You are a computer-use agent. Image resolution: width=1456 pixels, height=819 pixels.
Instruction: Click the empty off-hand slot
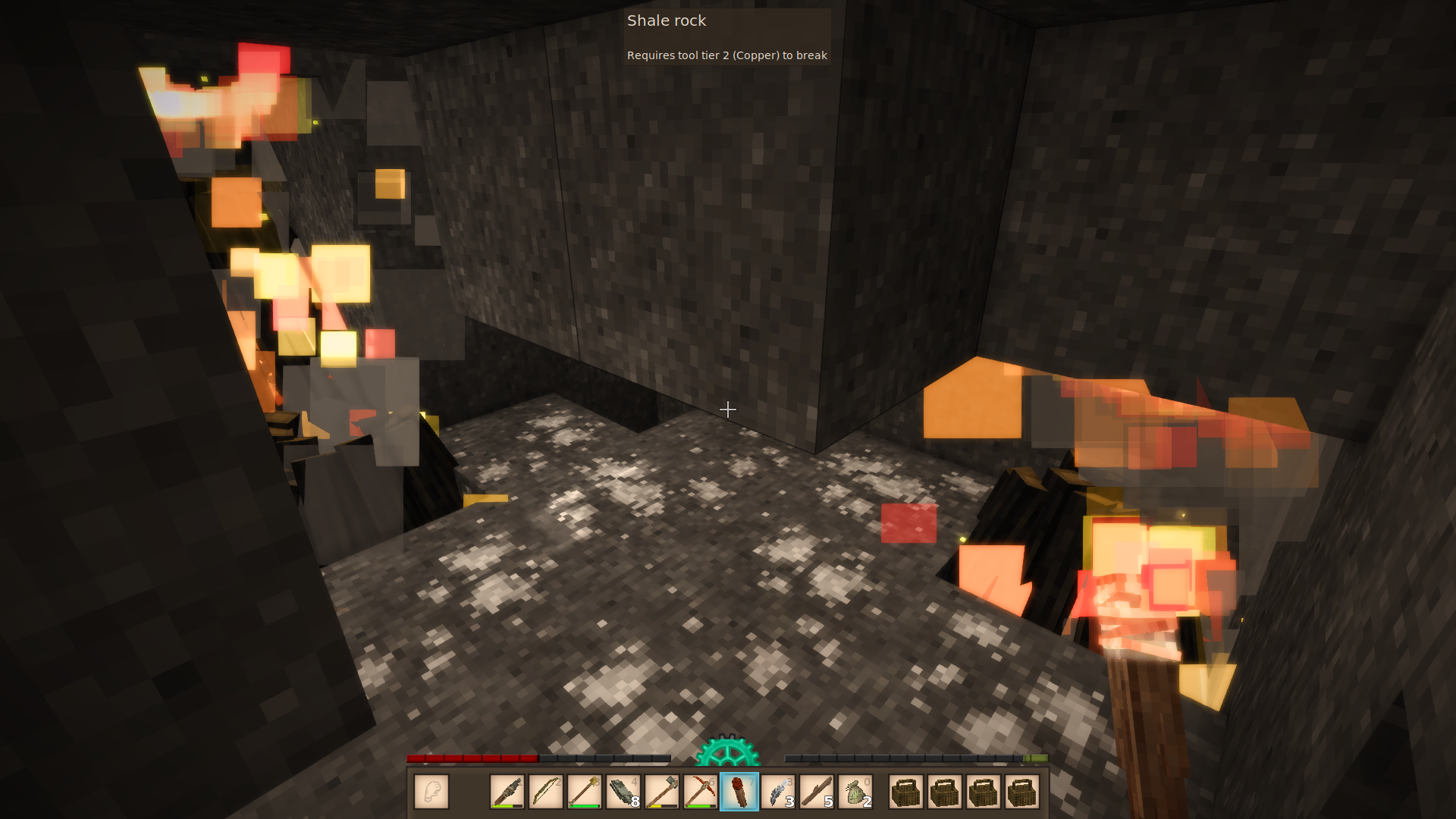pos(431,792)
